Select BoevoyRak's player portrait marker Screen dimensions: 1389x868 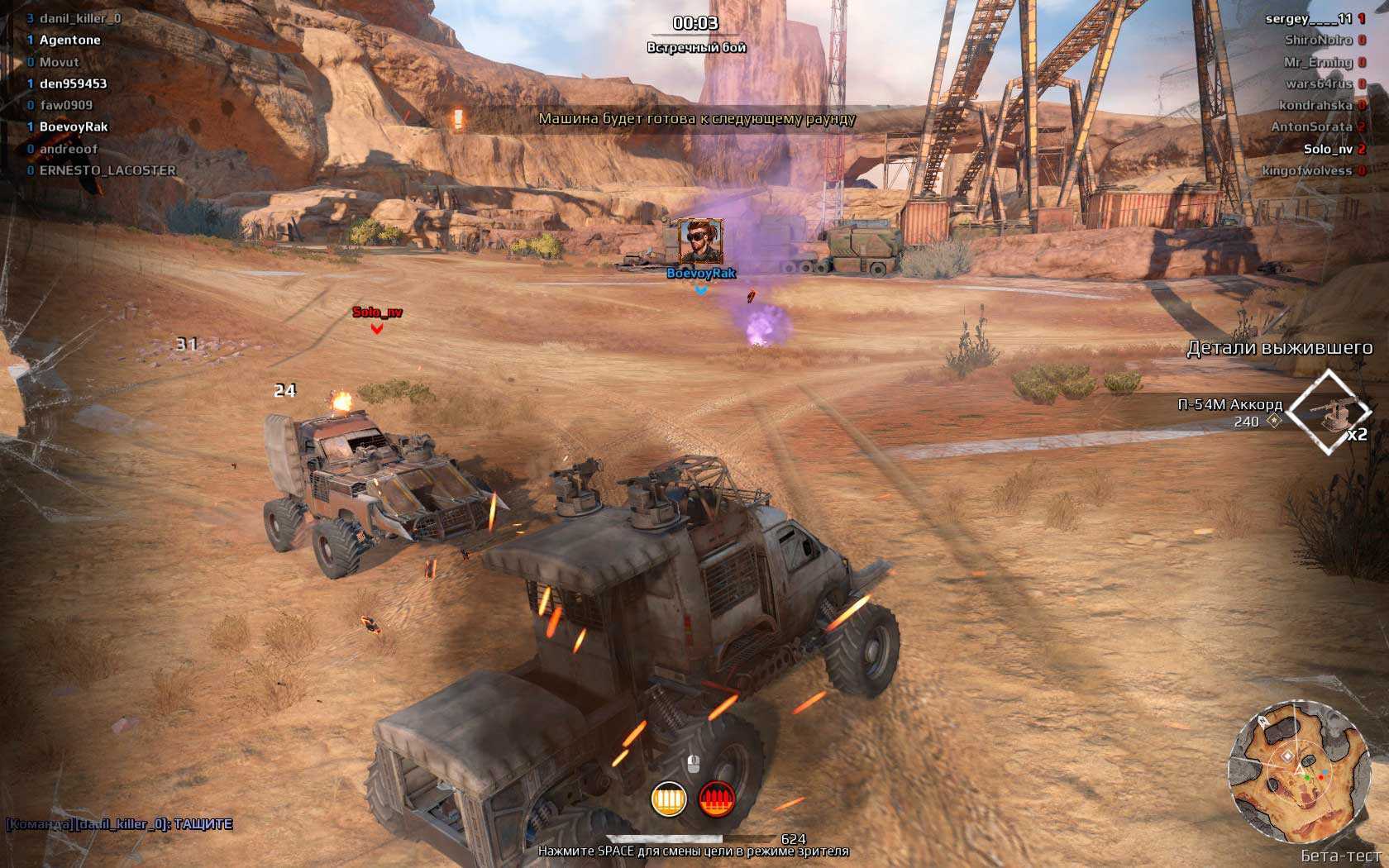(x=701, y=241)
